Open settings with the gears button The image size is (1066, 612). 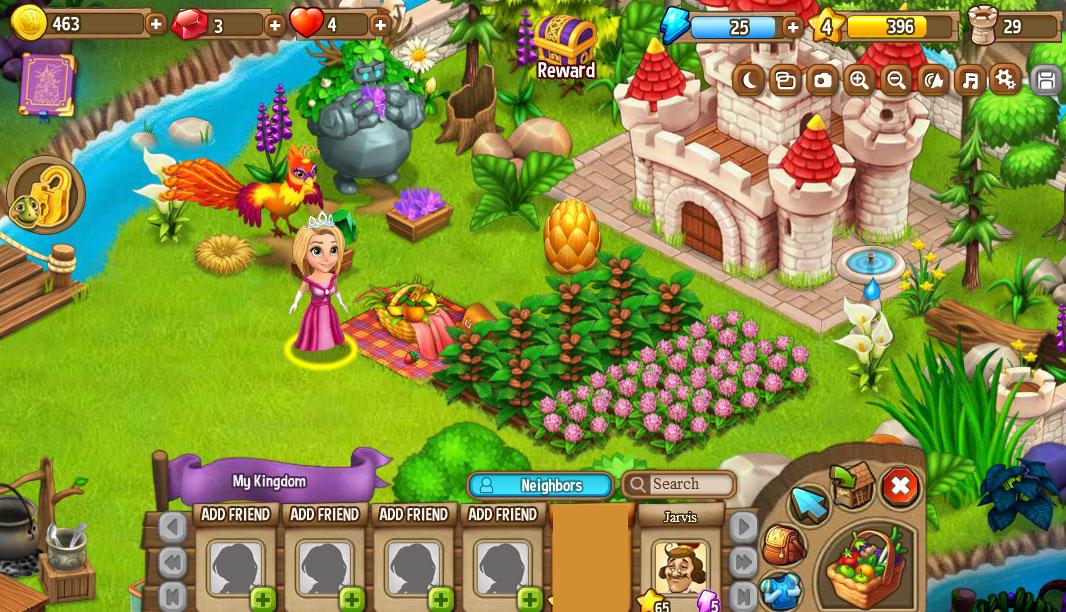(x=1005, y=80)
